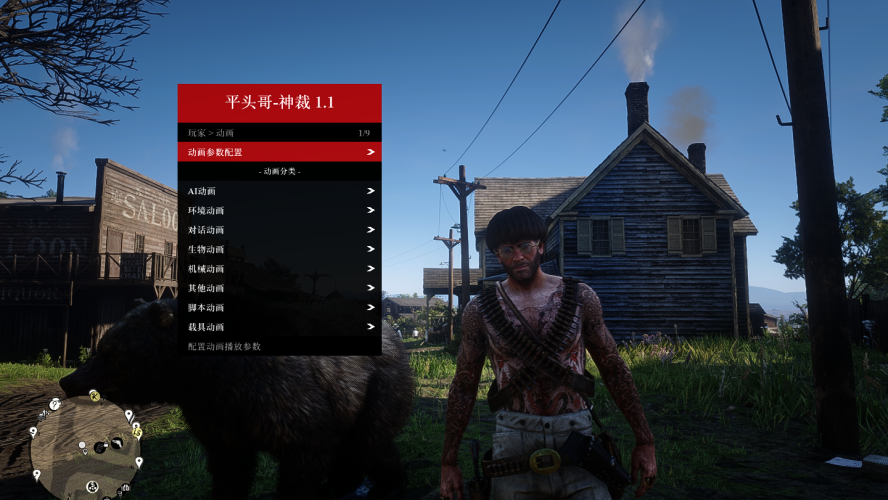Viewport: 888px width, 500px height.
Task: Select the question mark marker on minimap
Action: (x=55, y=403)
